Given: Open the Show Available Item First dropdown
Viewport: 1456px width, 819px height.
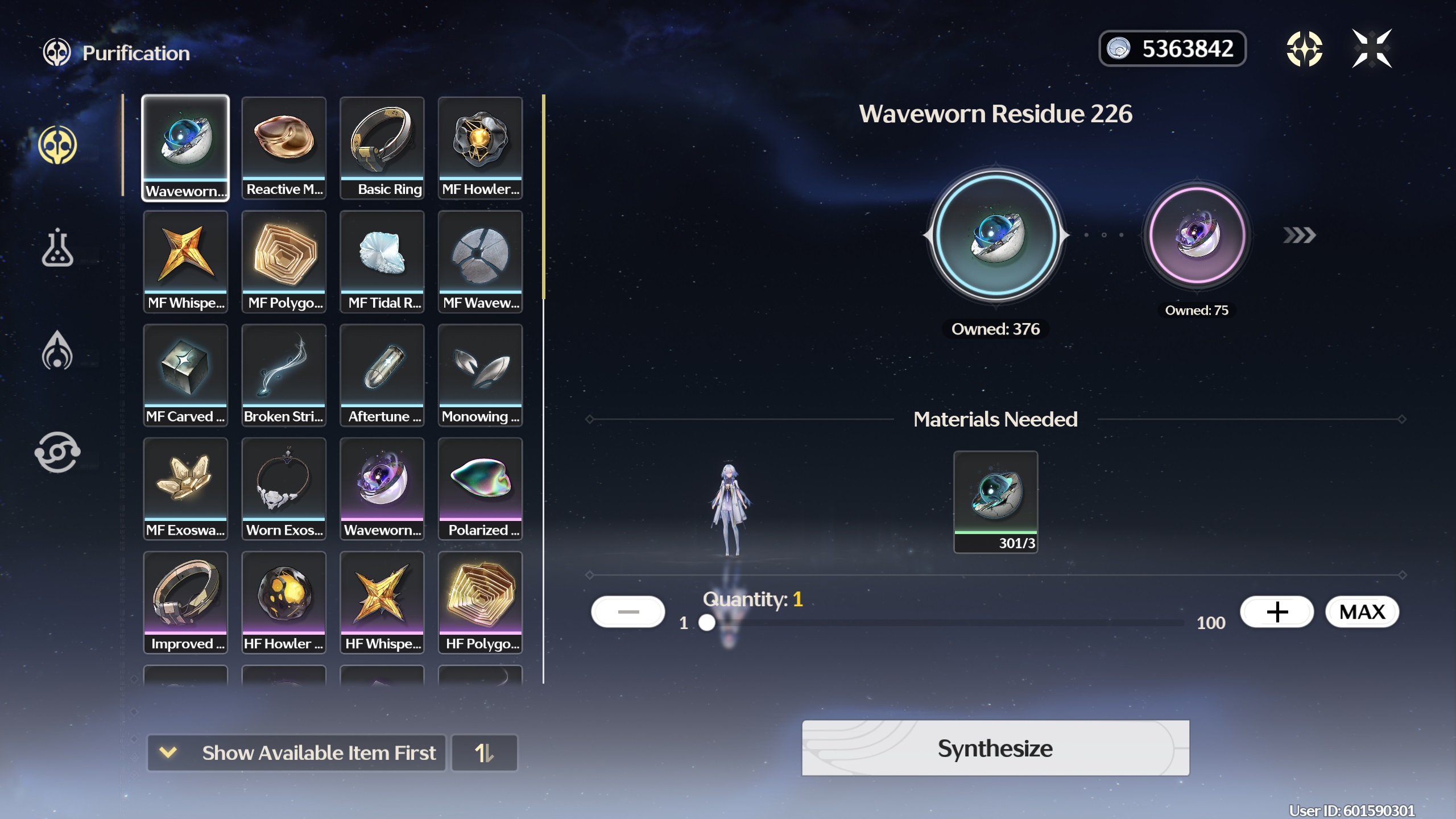Looking at the screenshot, I should (x=296, y=753).
